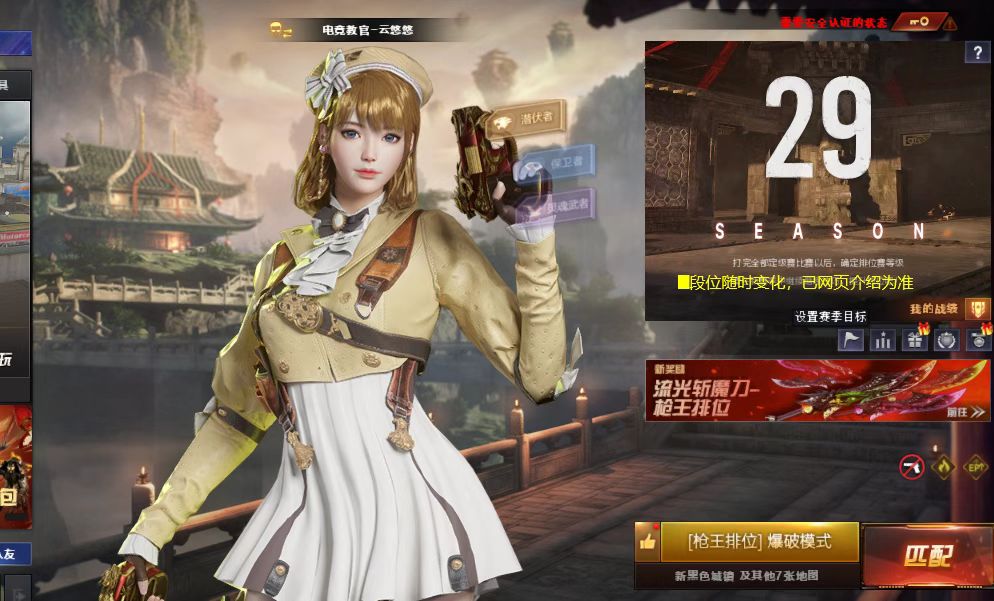994x601 pixels.
Task: Click the player title 电竞教官-云悠悠
Action: point(367,31)
